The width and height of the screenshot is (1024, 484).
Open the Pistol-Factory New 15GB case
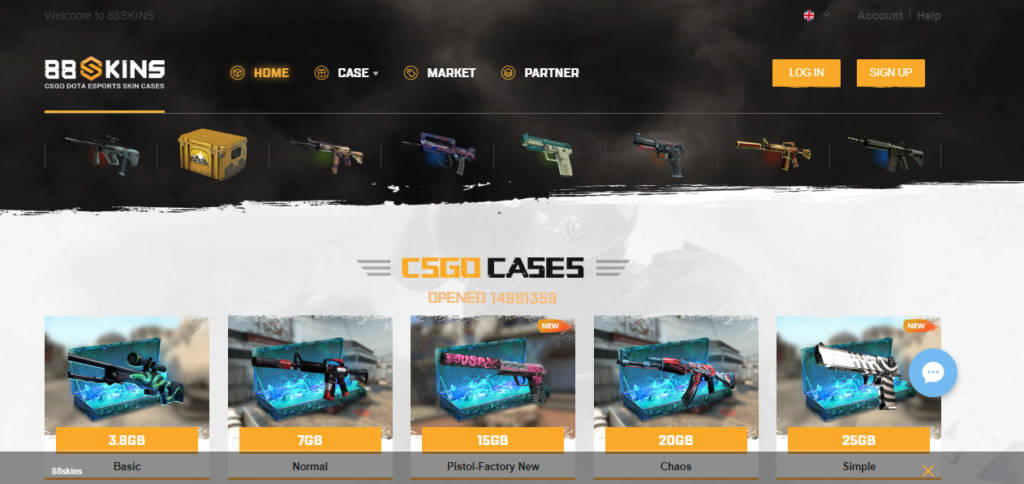pos(492,378)
